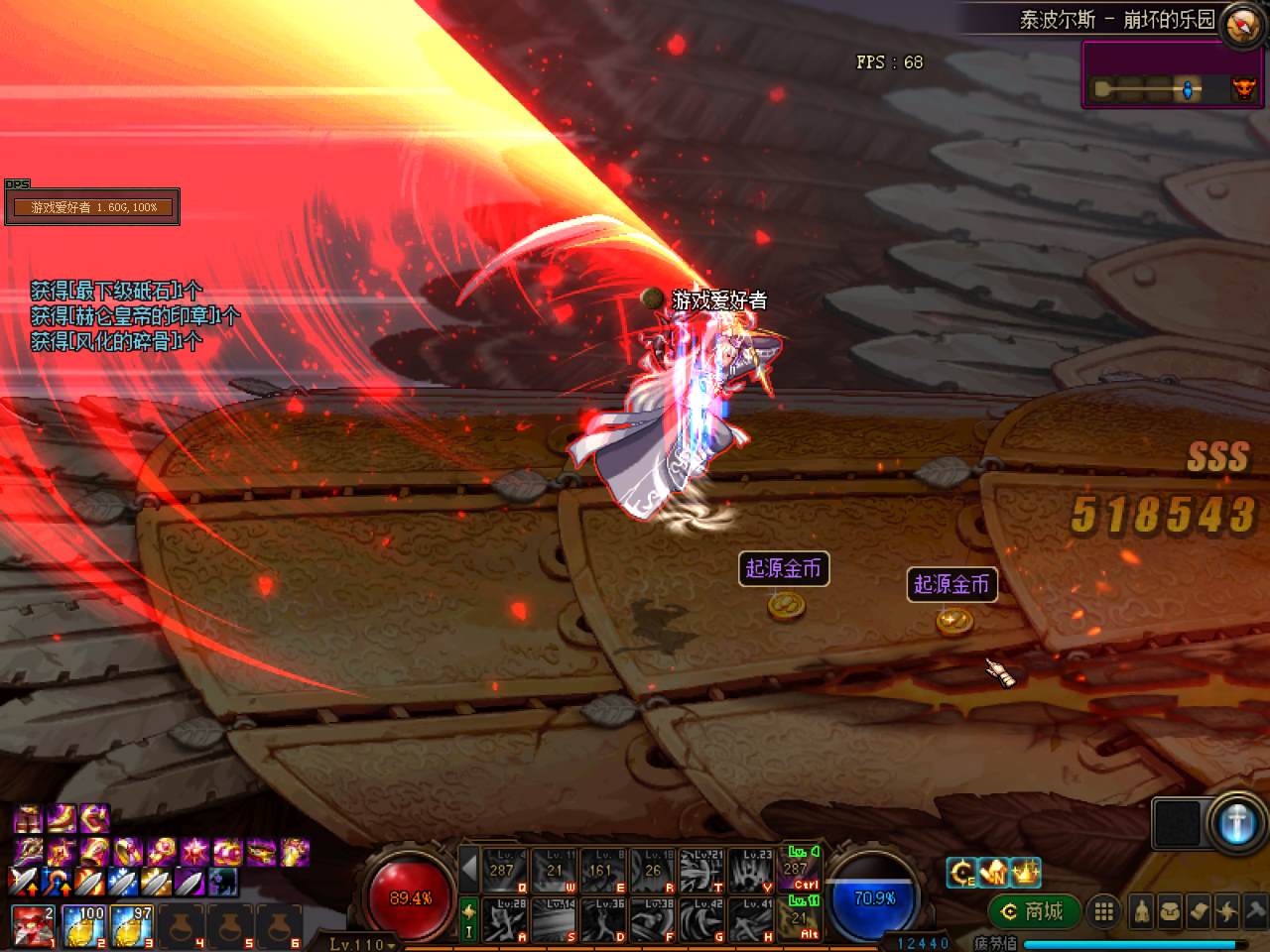The height and width of the screenshot is (952, 1270).
Task: Open the character info icon
Action: coord(1142,911)
